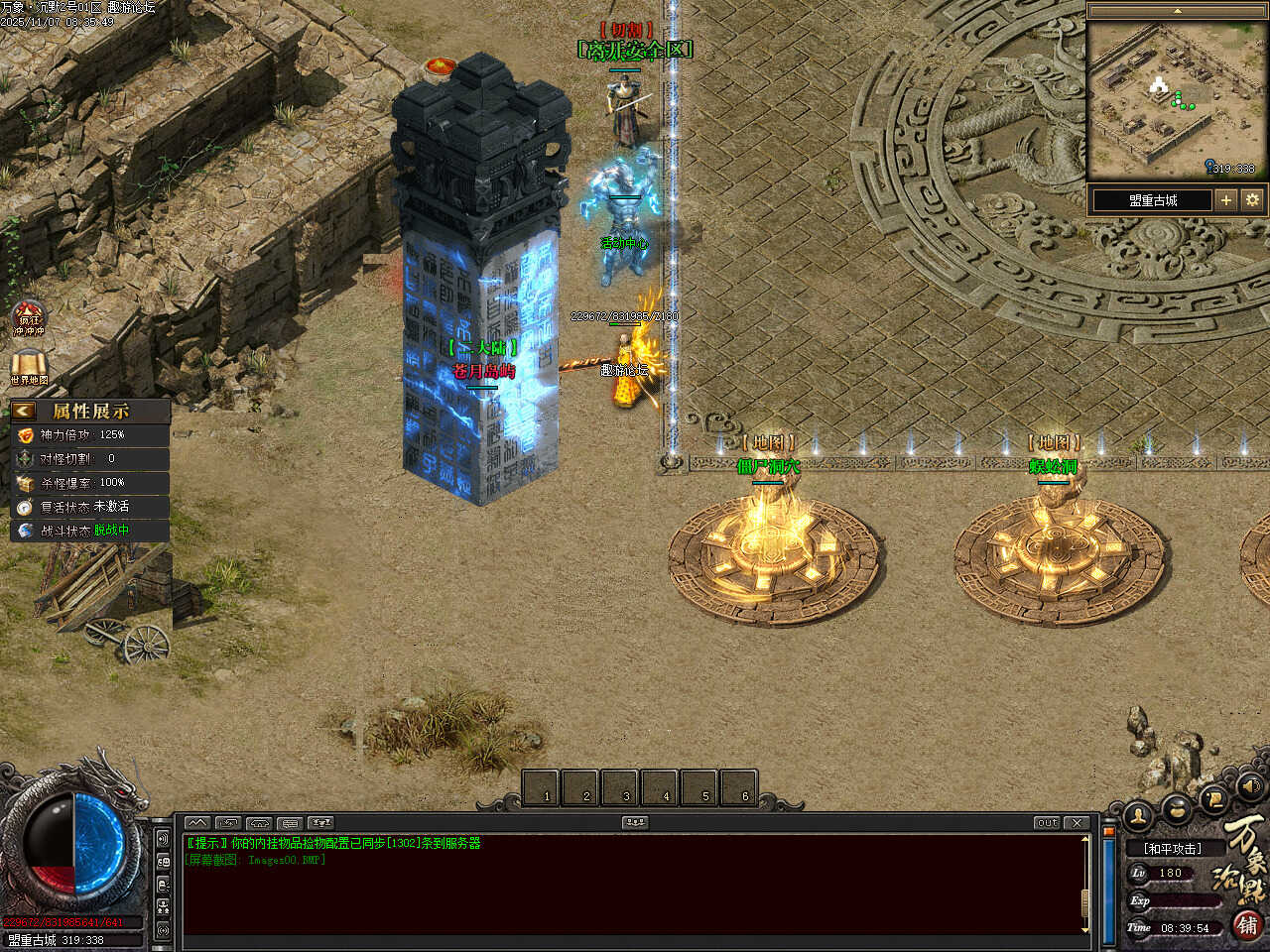The height and width of the screenshot is (952, 1270).
Task: Open the bag pouch icon
Action: [x=1178, y=810]
